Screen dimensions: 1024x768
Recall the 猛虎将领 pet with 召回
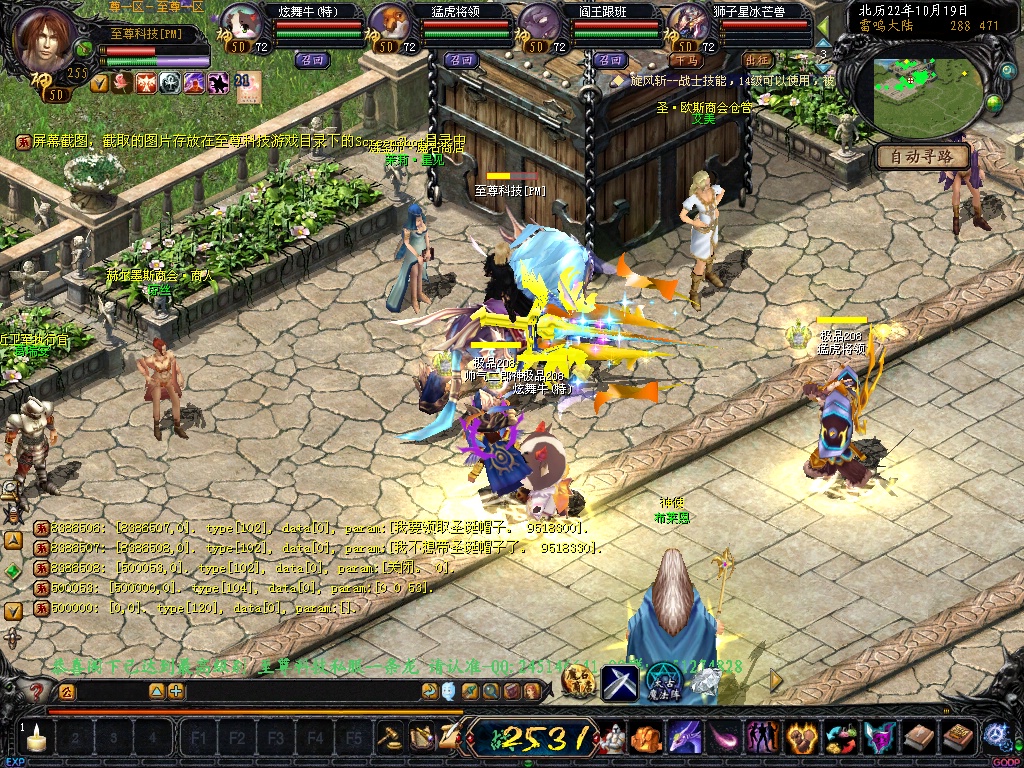pos(461,60)
